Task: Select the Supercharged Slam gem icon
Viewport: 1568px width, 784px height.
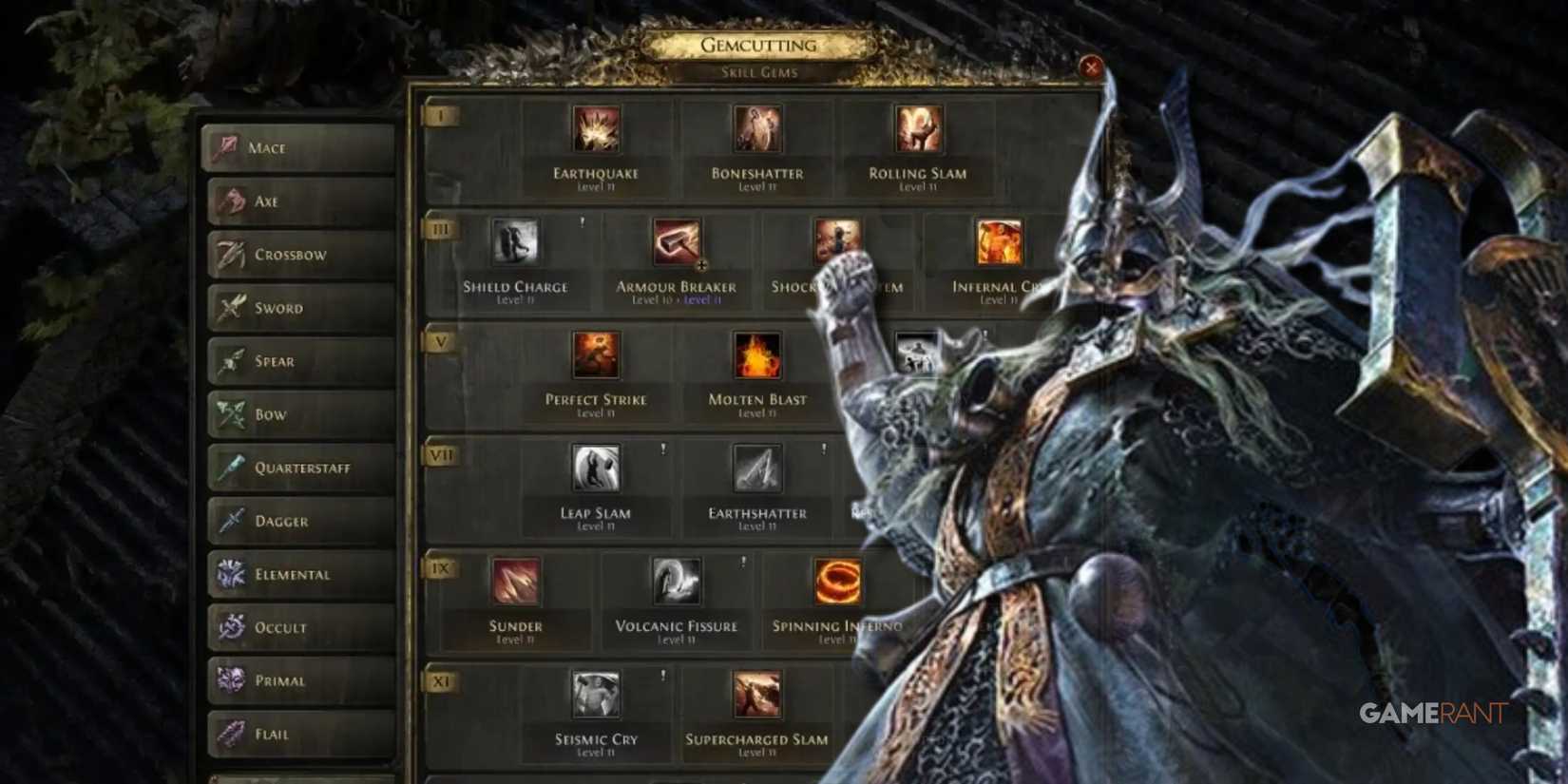Action: pyautogui.click(x=755, y=696)
